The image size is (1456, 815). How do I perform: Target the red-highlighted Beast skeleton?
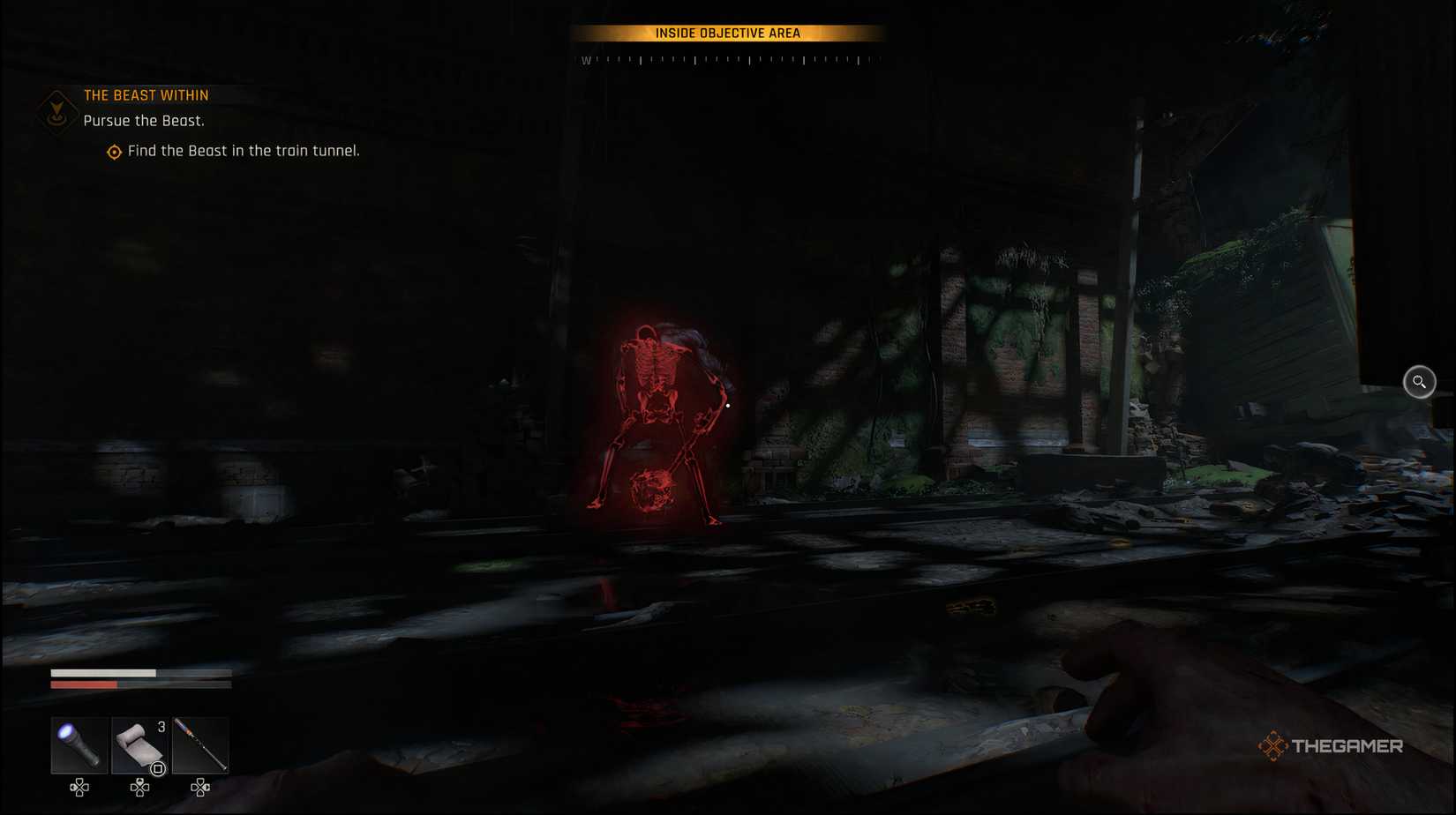click(x=657, y=415)
